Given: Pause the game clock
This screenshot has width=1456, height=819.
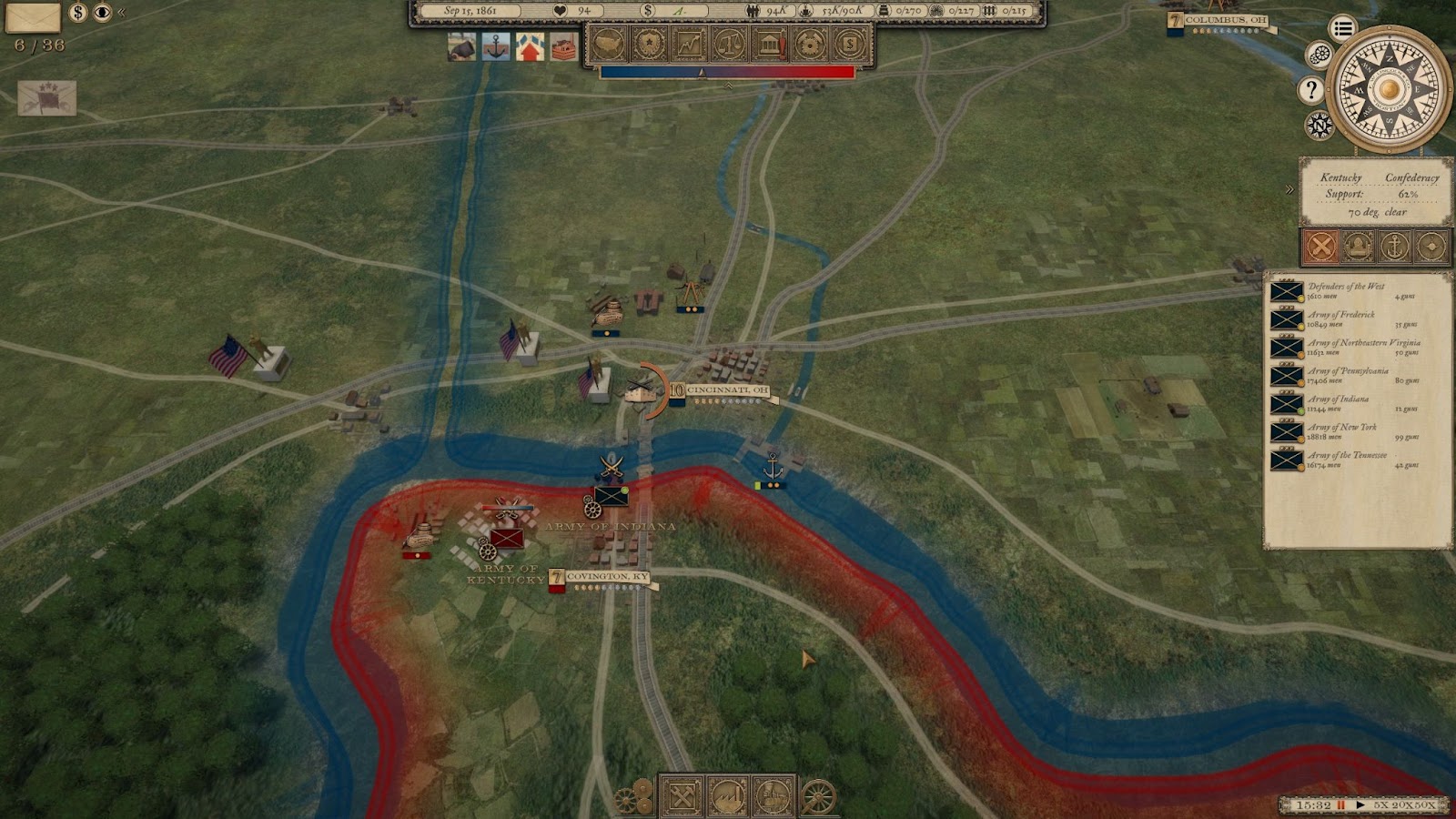Looking at the screenshot, I should (x=1341, y=805).
